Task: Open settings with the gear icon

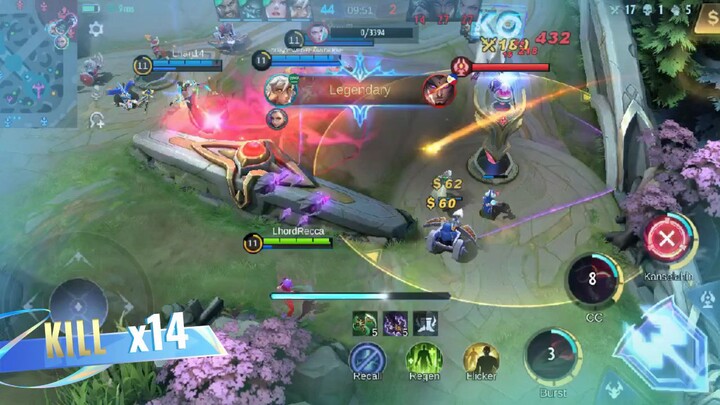Action: tap(96, 29)
